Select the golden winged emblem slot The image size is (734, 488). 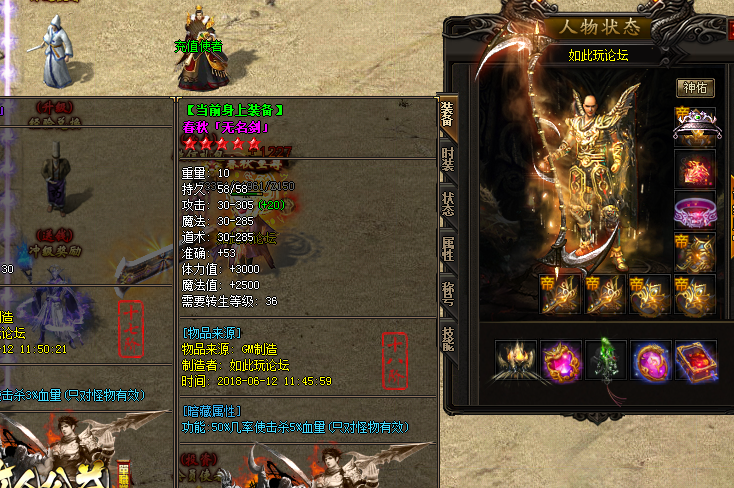coord(695,253)
